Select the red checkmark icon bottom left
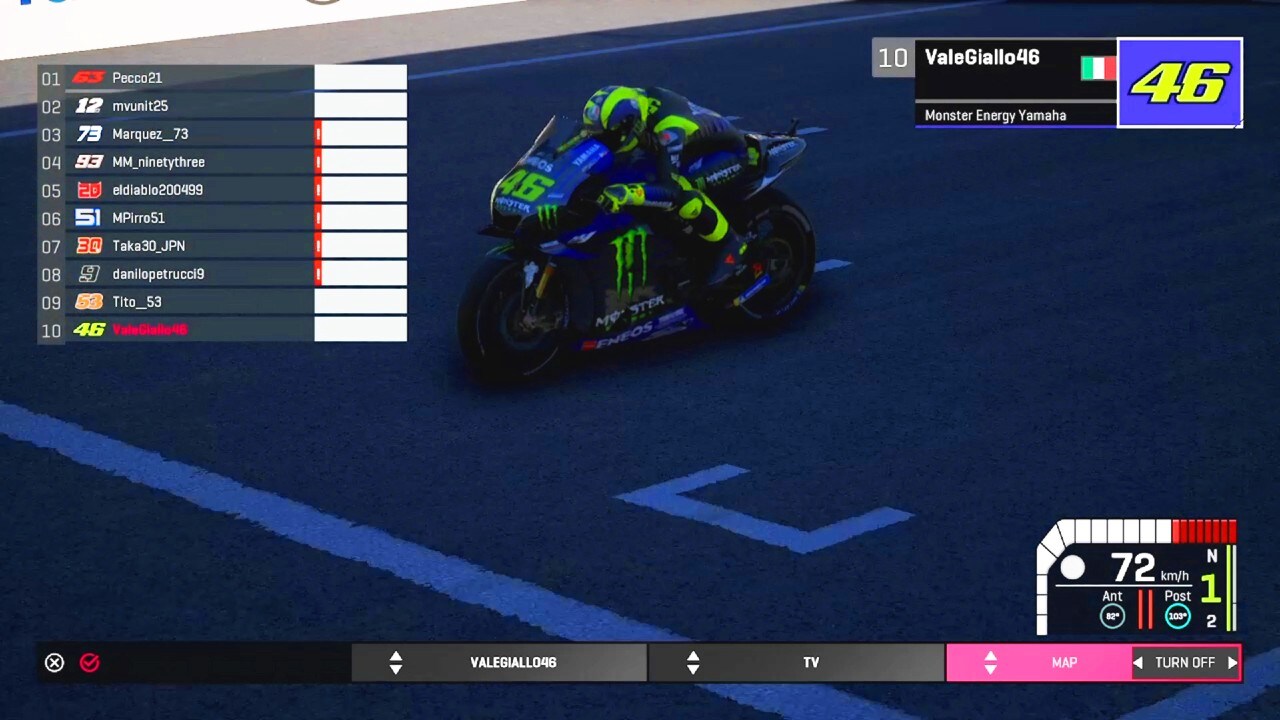1280x720 pixels. pos(89,662)
